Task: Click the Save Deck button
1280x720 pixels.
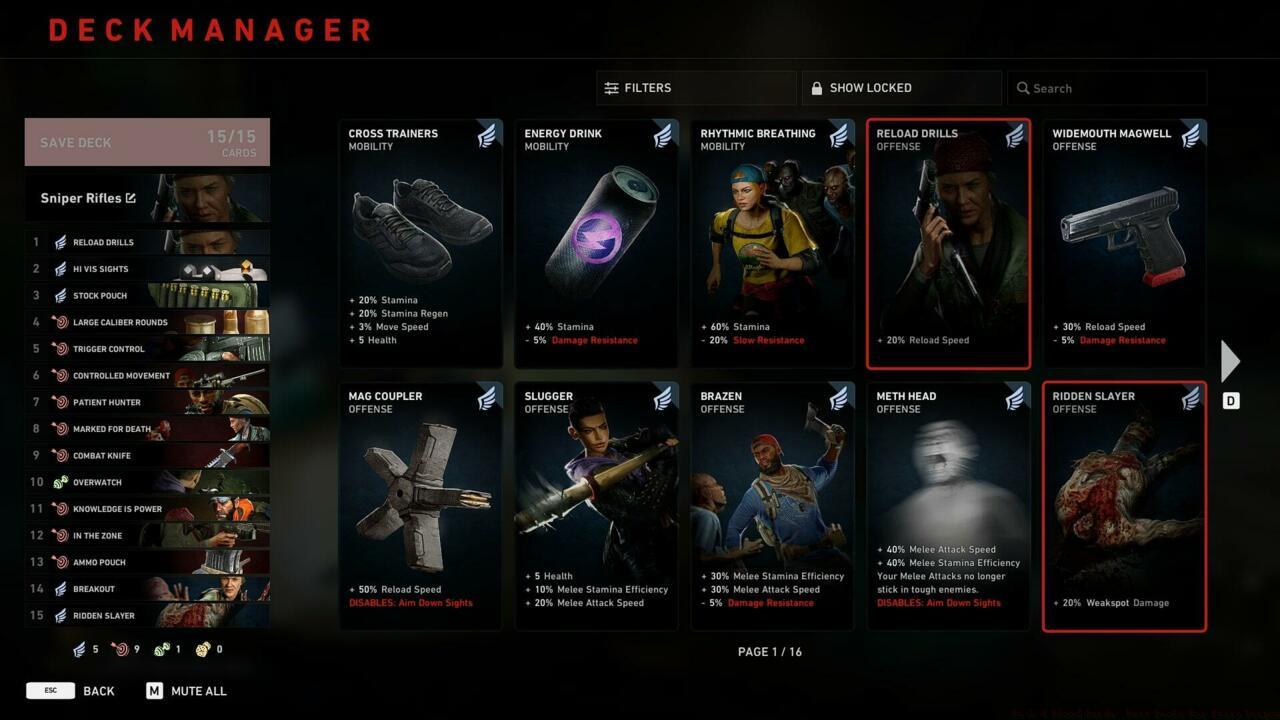Action: 146,141
